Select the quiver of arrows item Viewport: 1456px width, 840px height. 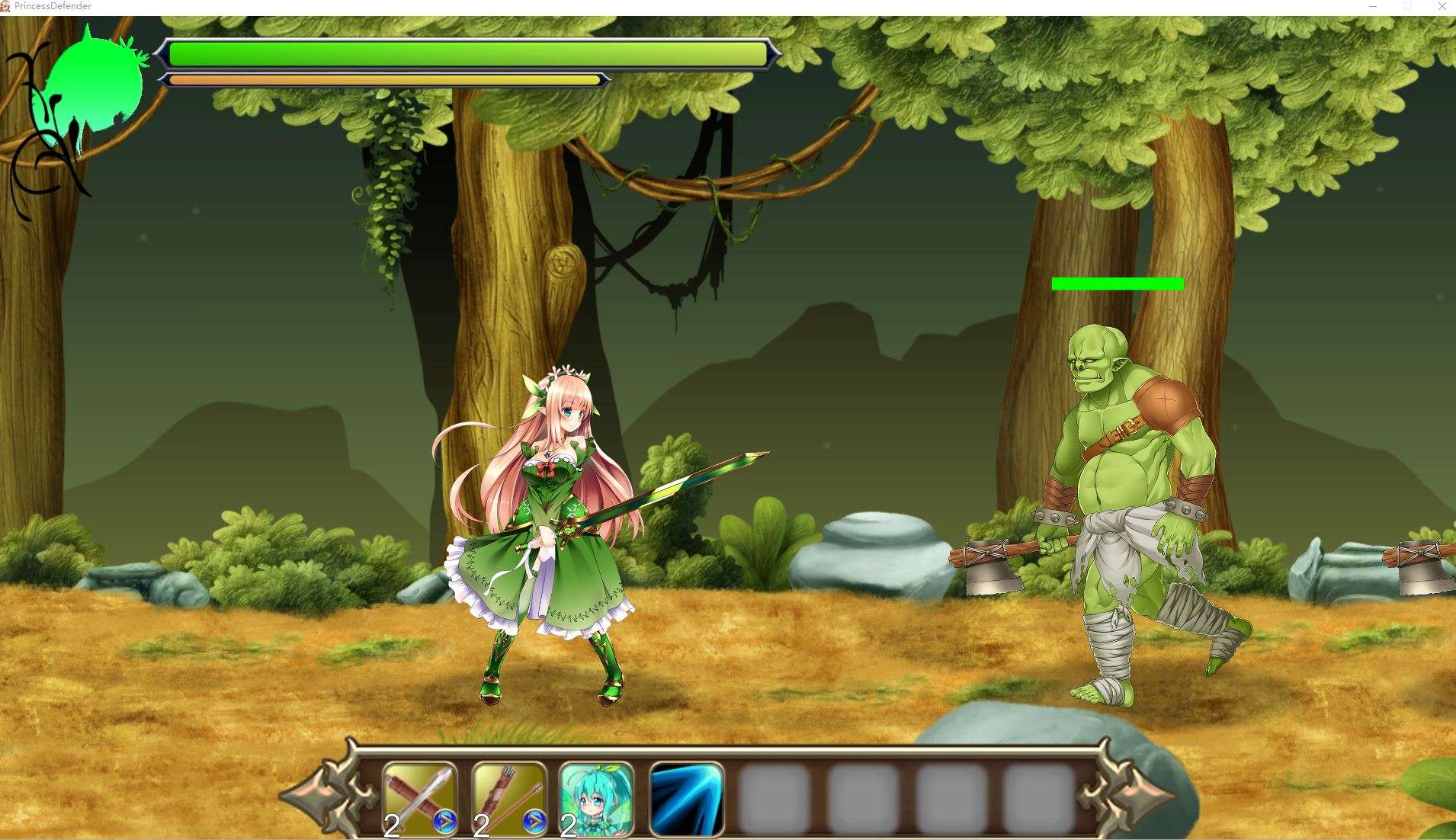(509, 799)
